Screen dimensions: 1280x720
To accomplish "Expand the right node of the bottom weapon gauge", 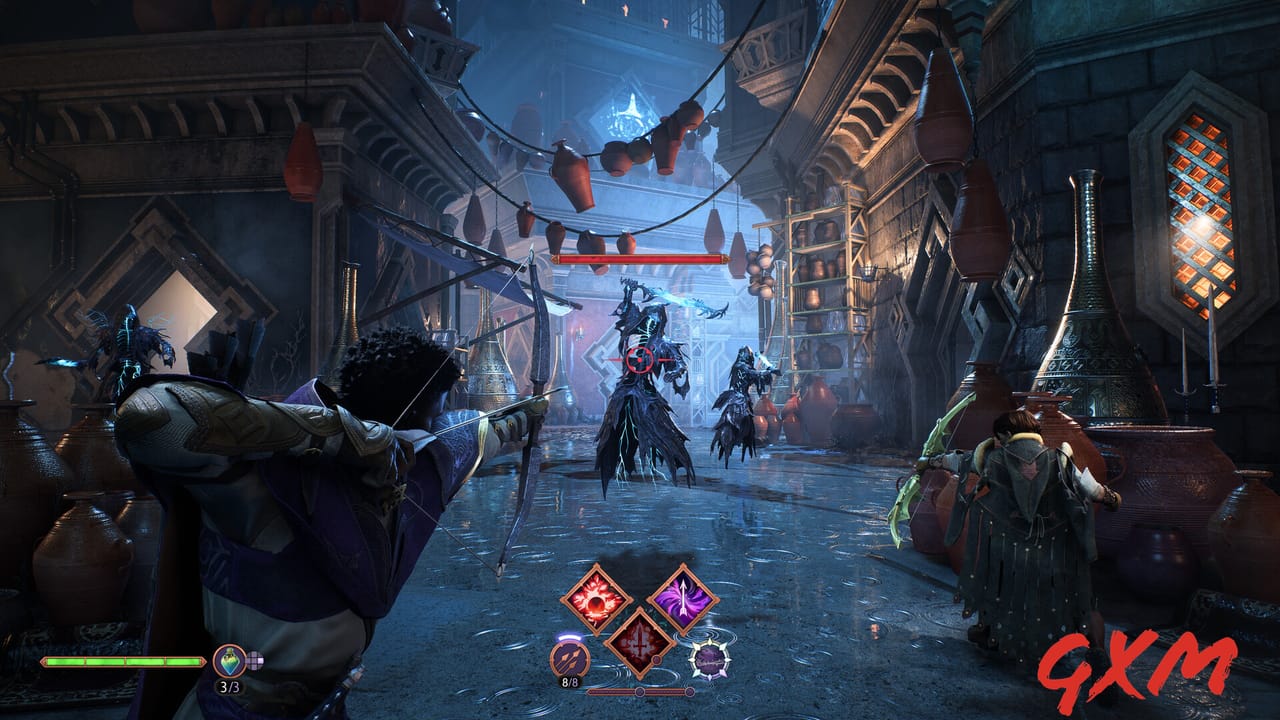I will (690, 692).
